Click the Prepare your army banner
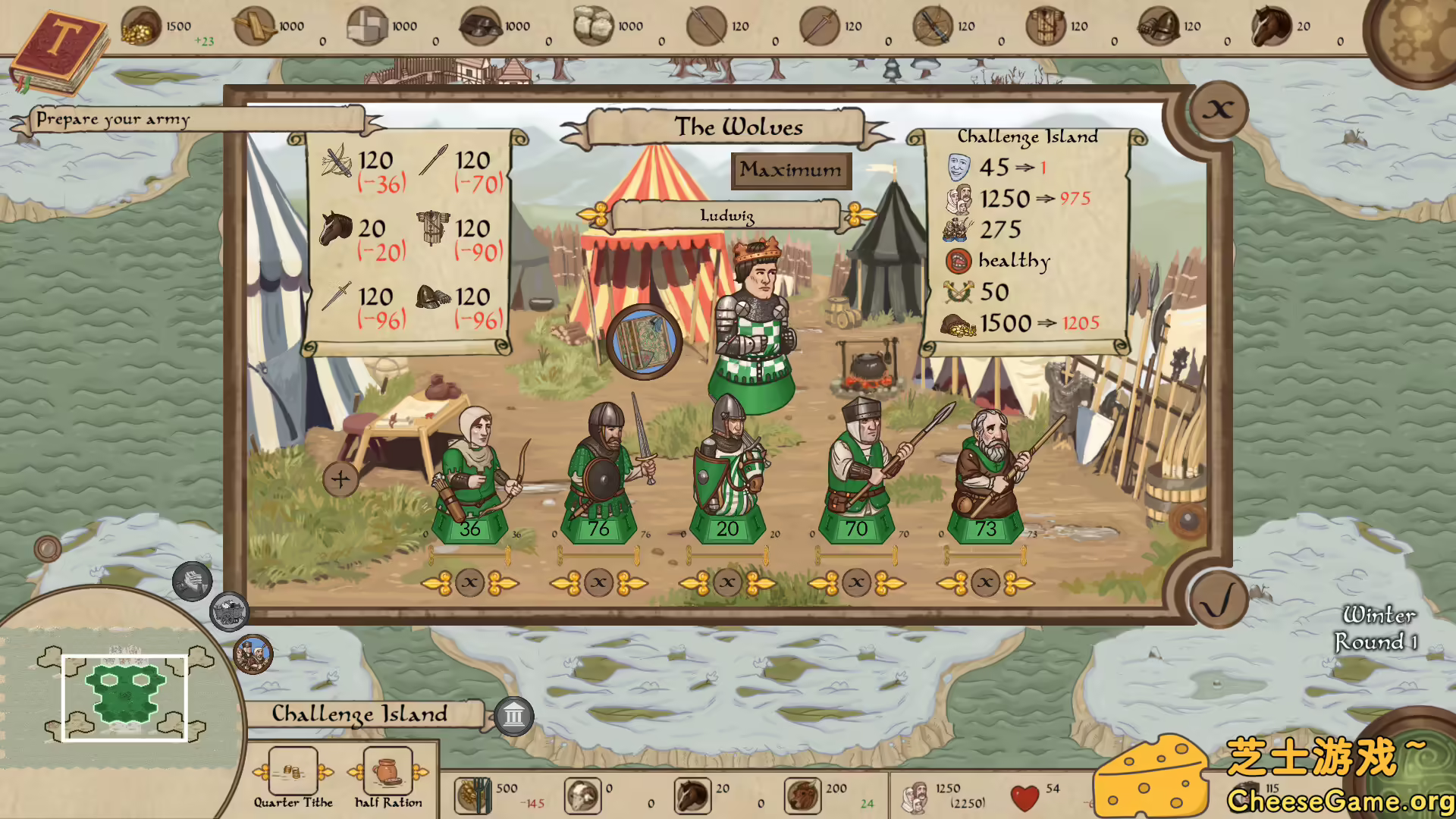The image size is (1456, 819). [114, 118]
